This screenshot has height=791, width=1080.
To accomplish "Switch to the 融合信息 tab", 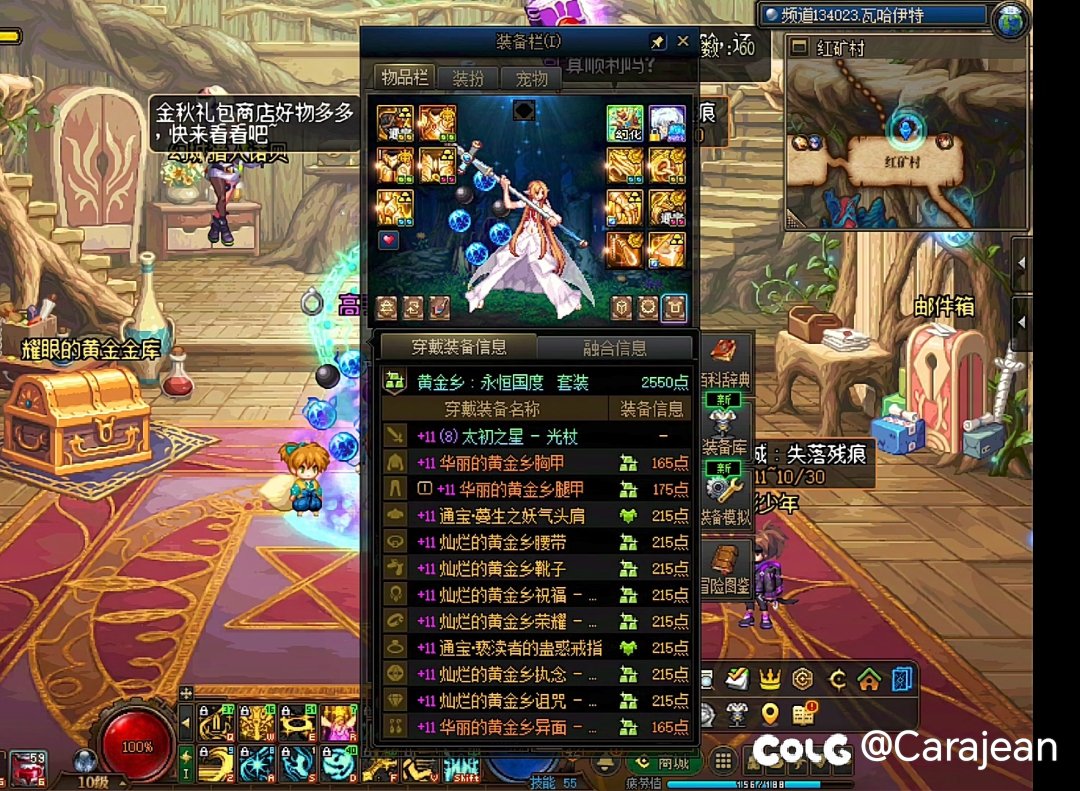I will click(614, 348).
